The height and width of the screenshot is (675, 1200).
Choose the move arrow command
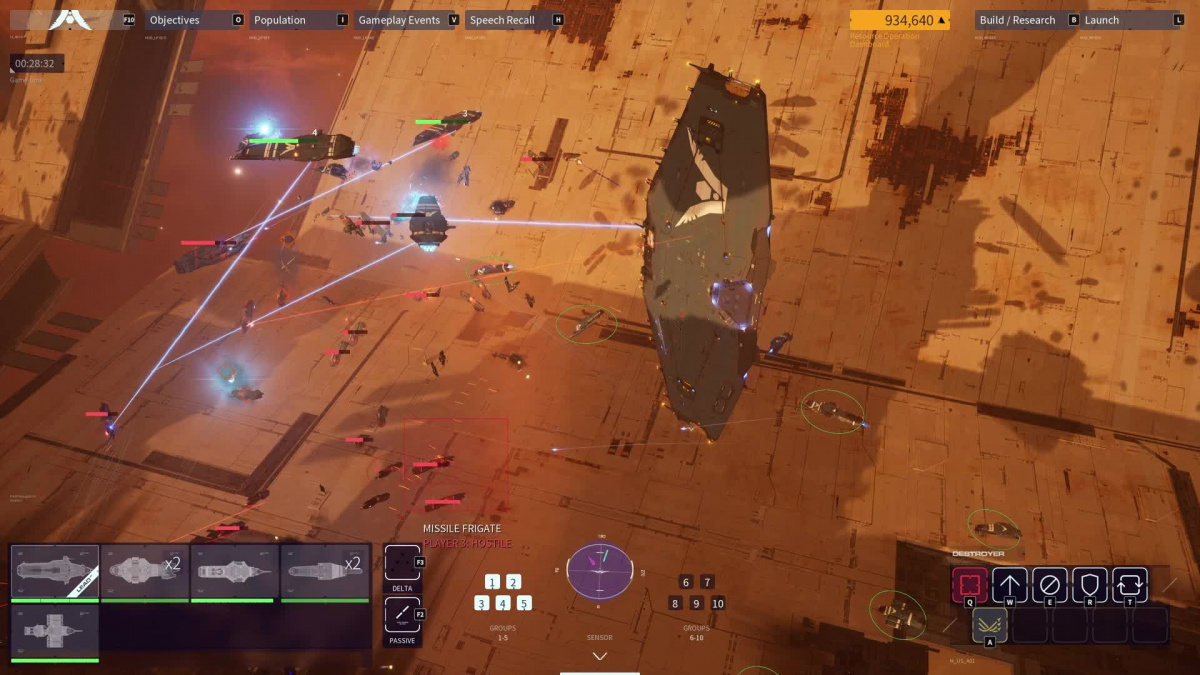click(x=1010, y=585)
